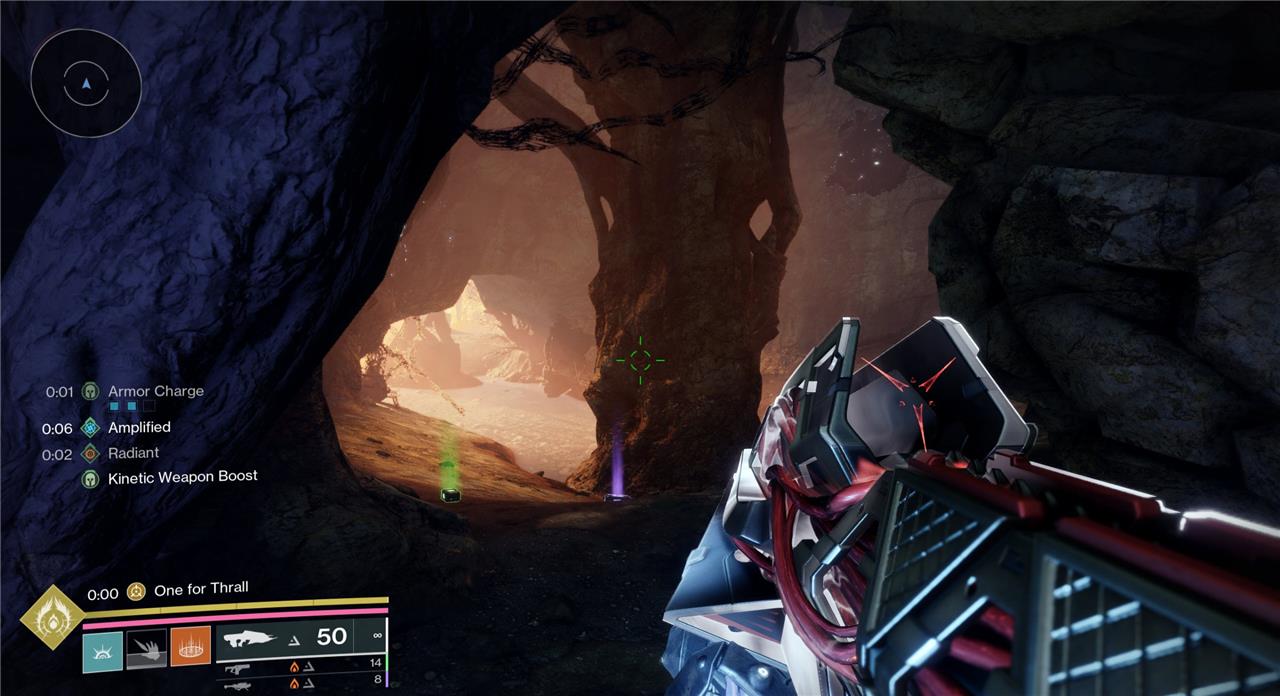Screen dimensions: 1280x696
Task: Click the grey melee hand ability icon
Action: pyautogui.click(x=147, y=647)
